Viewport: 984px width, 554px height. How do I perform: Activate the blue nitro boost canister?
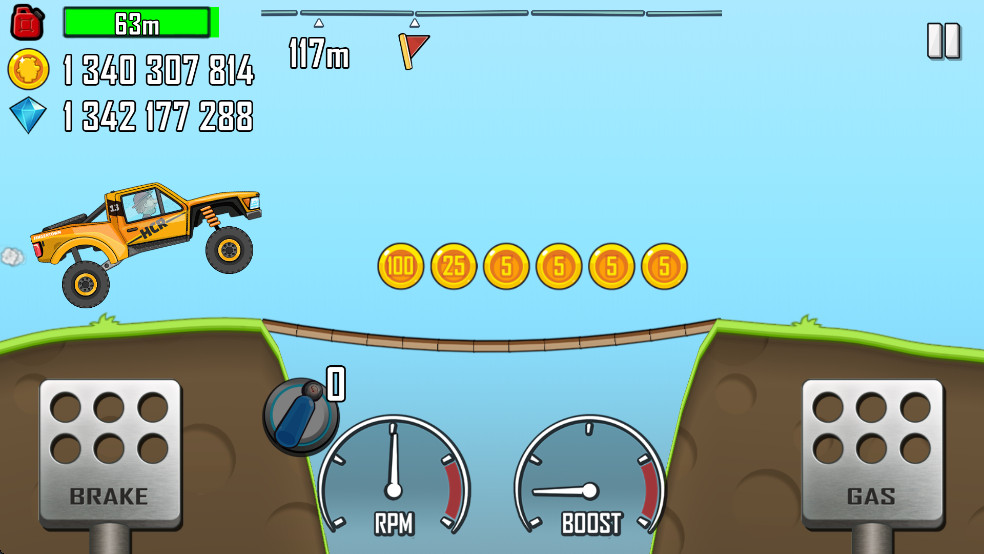300,415
